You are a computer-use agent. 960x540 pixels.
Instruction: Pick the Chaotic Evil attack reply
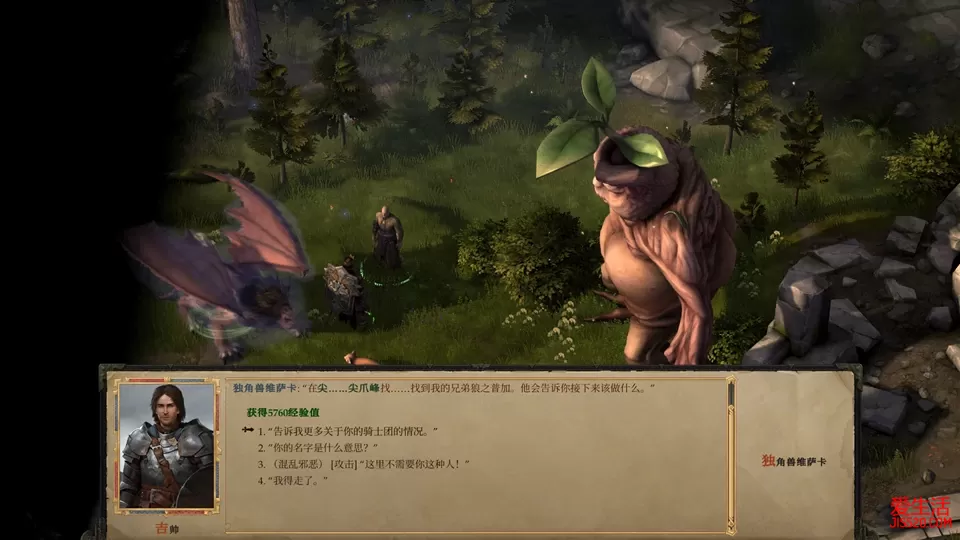(364, 464)
